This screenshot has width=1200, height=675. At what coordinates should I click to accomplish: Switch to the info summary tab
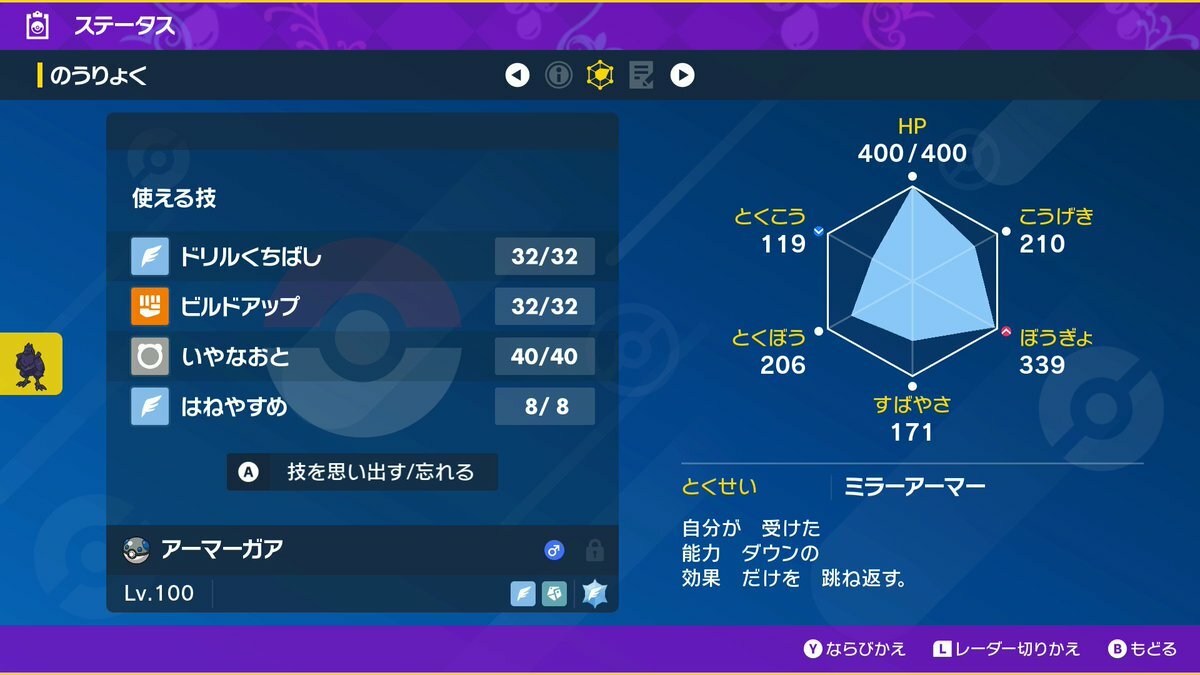click(x=558, y=75)
